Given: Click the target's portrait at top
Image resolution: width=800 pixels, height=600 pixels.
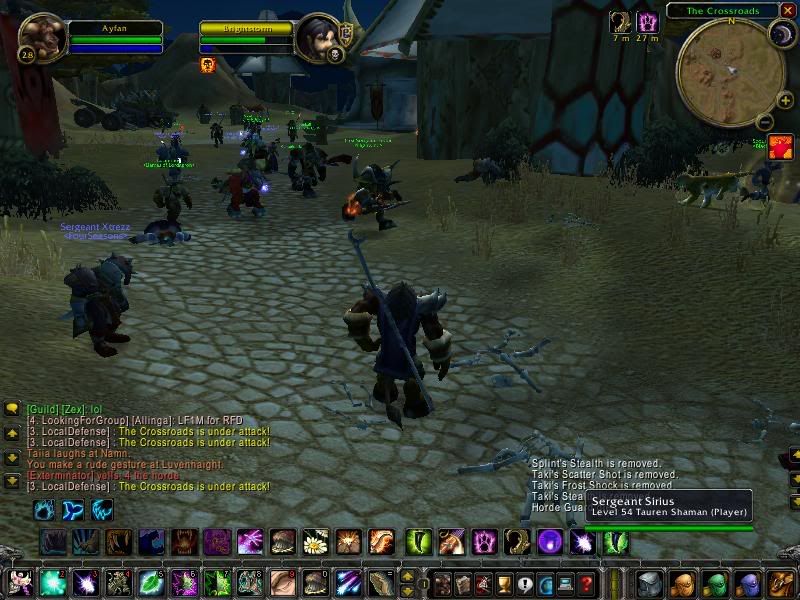Looking at the screenshot, I should point(318,38).
